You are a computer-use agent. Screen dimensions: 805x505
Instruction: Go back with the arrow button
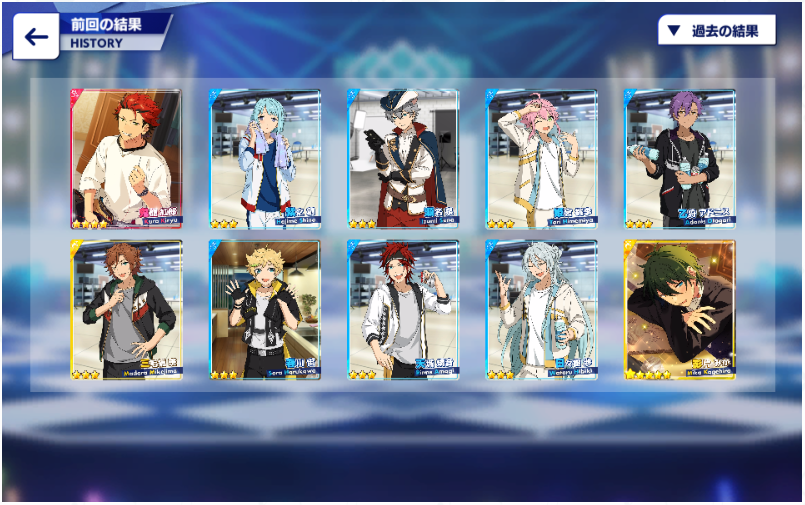[x=36, y=37]
